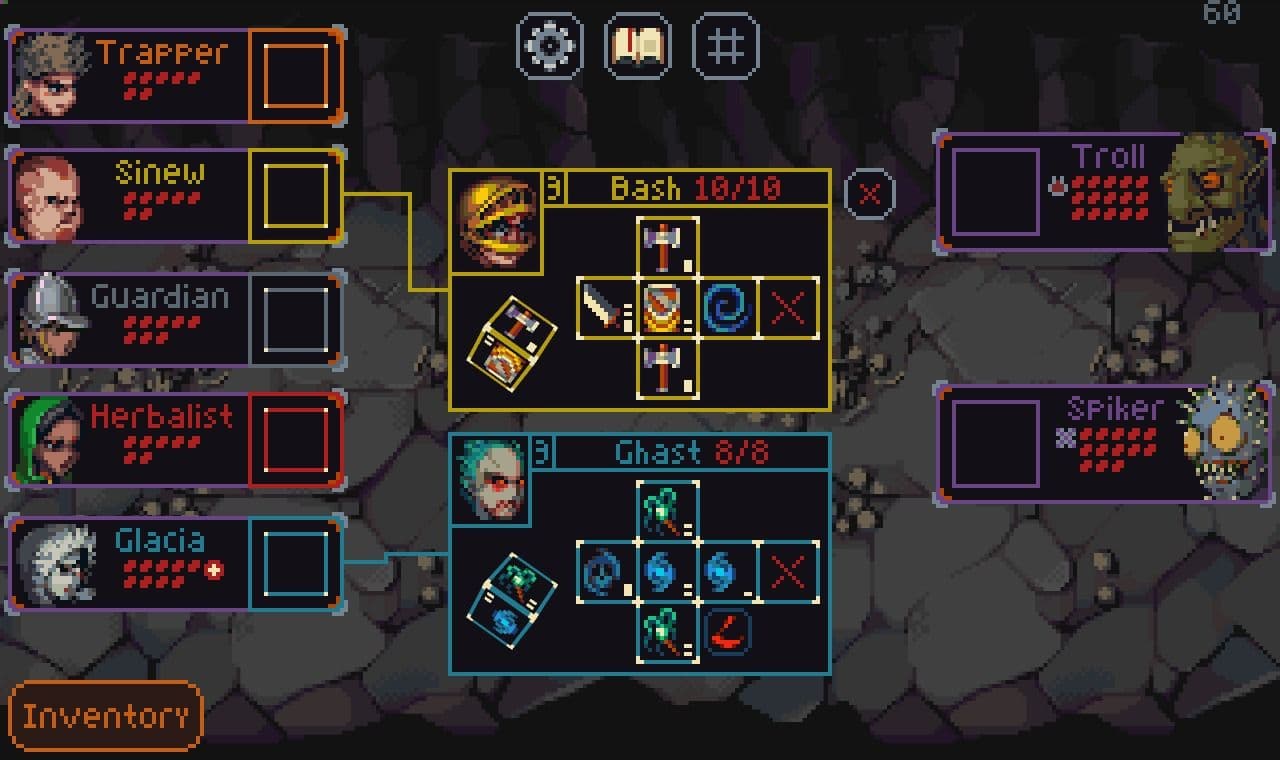Click Bash's tilted die showing axe faces
Viewport: 1280px width, 760px height.
tap(512, 341)
